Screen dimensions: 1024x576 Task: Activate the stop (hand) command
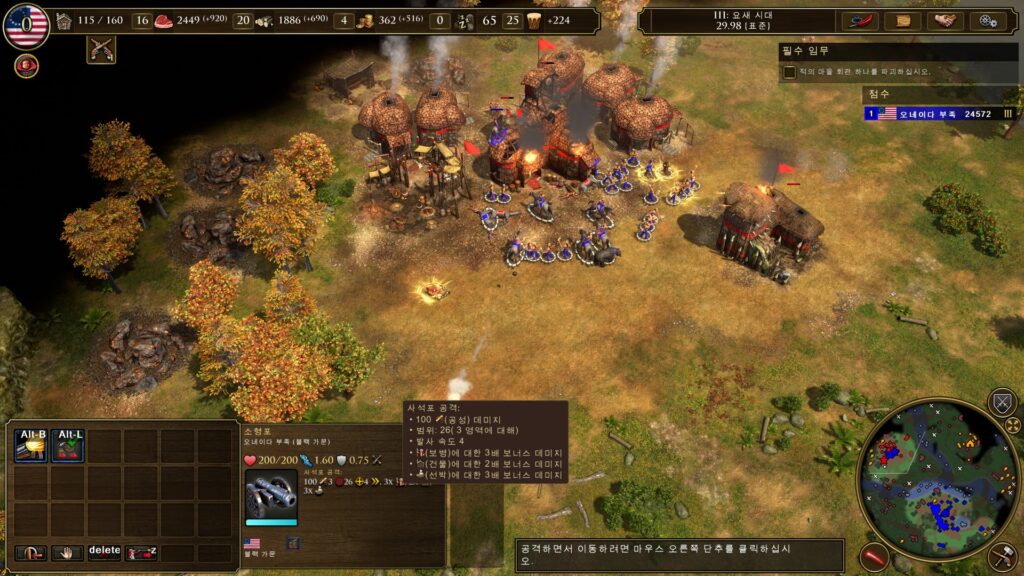tap(68, 551)
